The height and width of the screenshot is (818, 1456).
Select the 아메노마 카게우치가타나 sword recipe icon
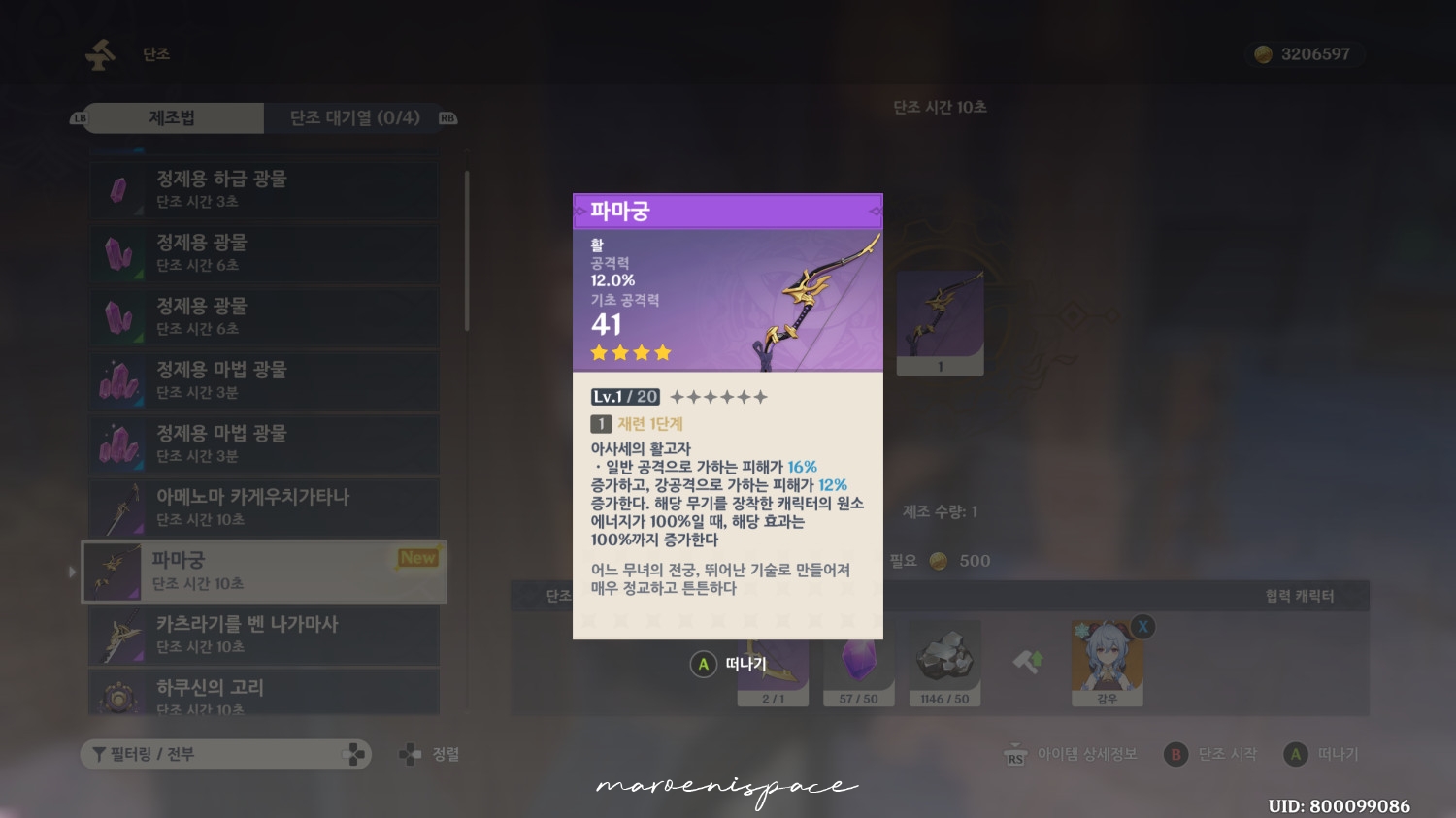tap(118, 507)
